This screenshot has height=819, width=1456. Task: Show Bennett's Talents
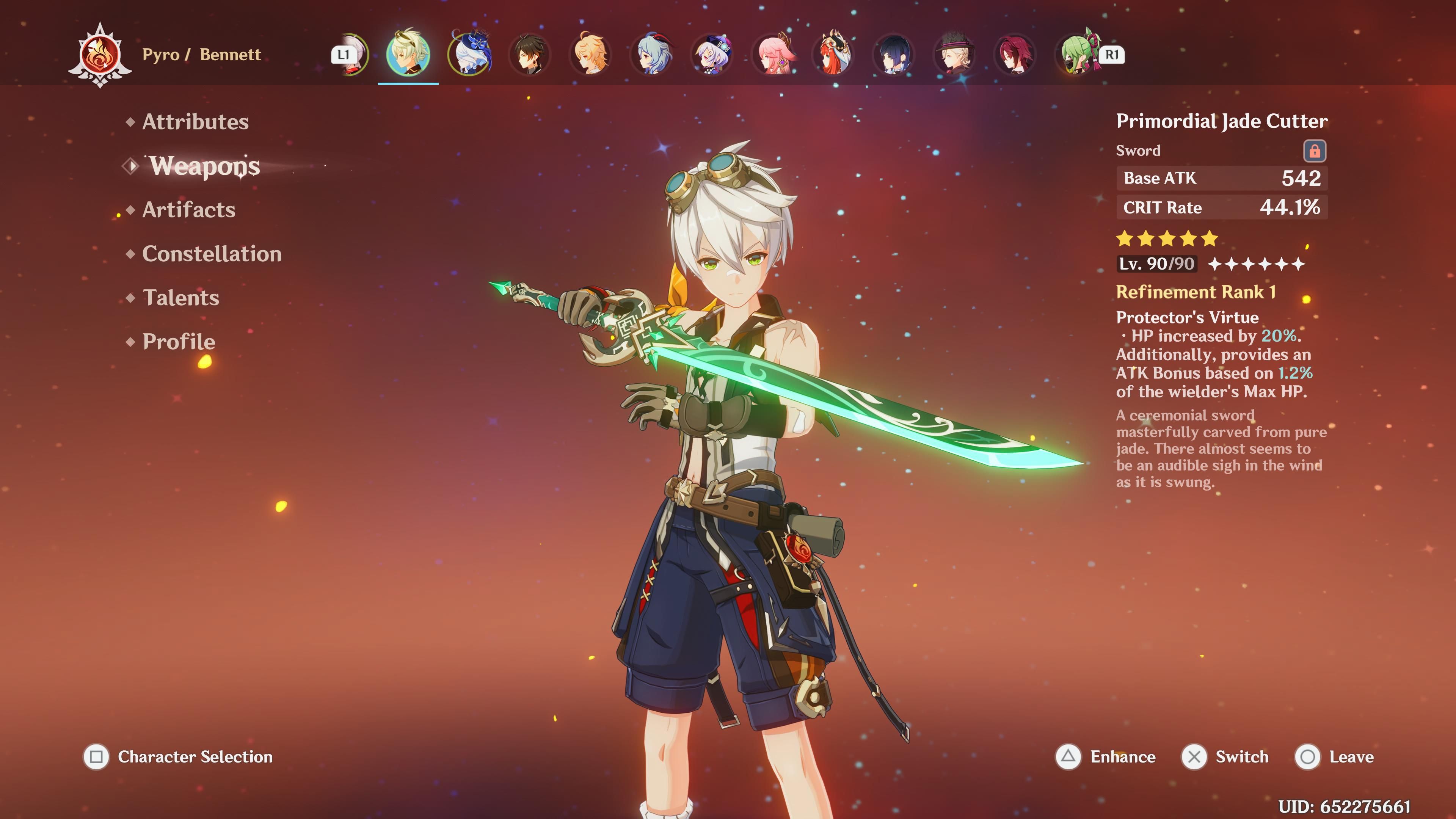[x=181, y=298]
